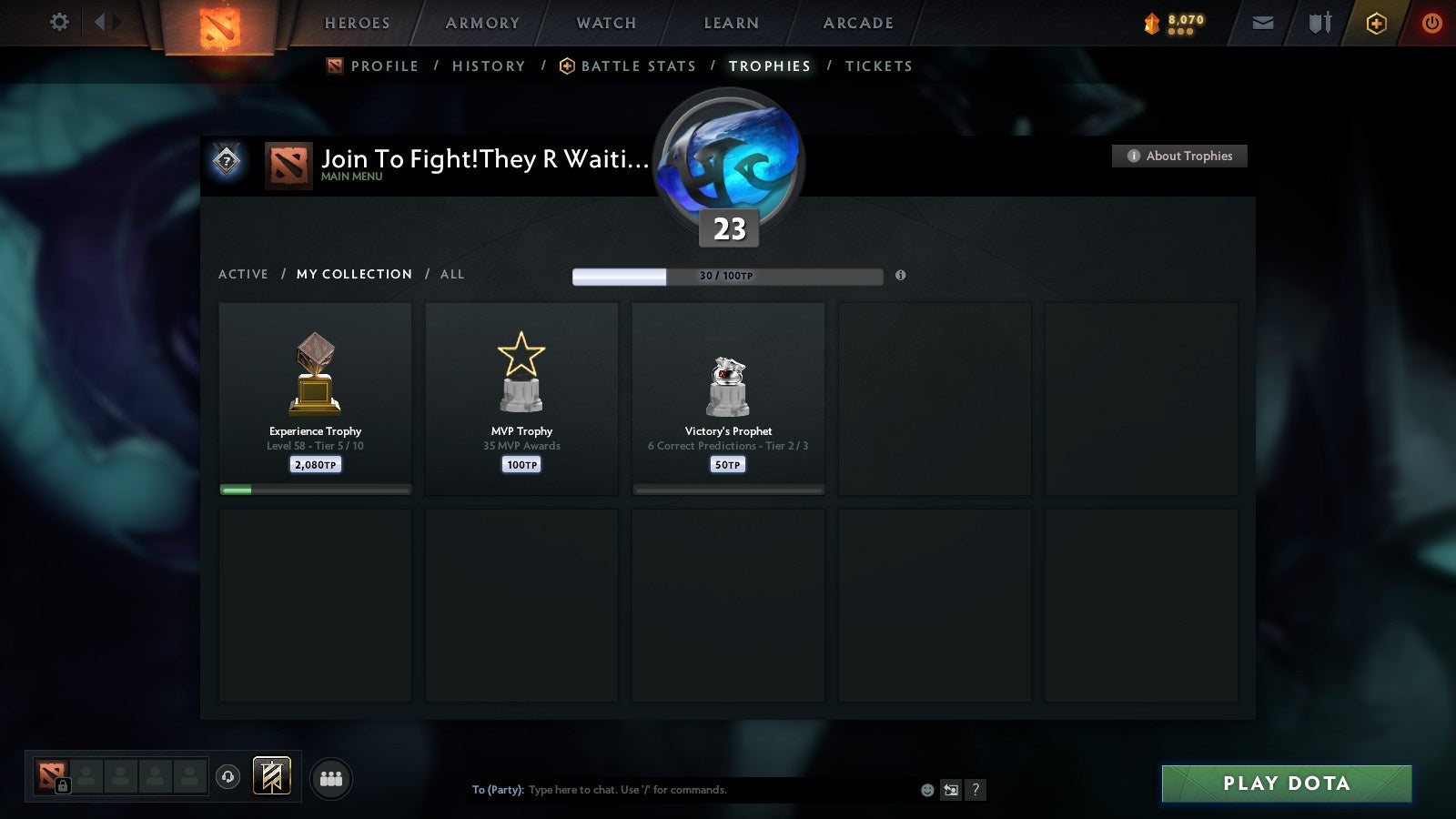The height and width of the screenshot is (819, 1456).
Task: Click the Dota Plus hexagon icon
Action: pyautogui.click(x=1377, y=23)
